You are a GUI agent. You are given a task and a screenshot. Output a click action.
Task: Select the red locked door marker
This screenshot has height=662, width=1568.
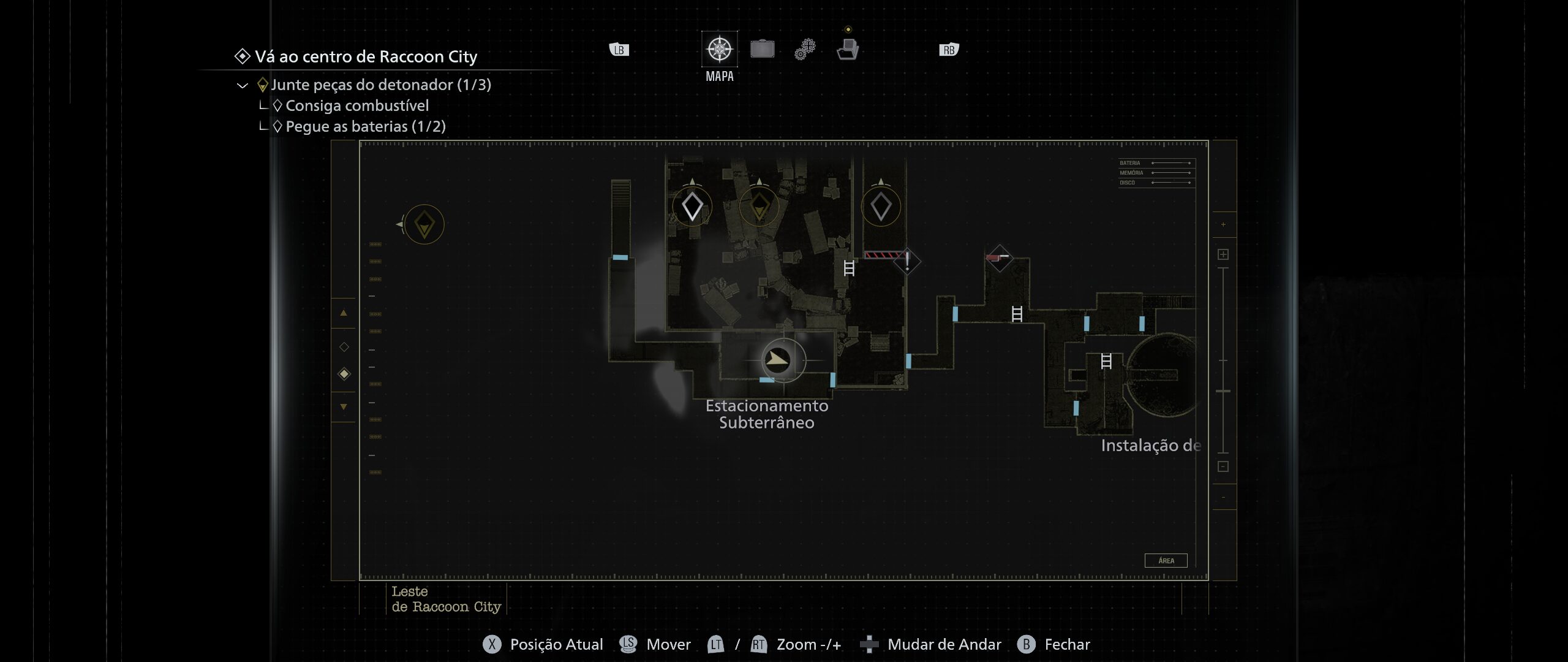[998, 257]
